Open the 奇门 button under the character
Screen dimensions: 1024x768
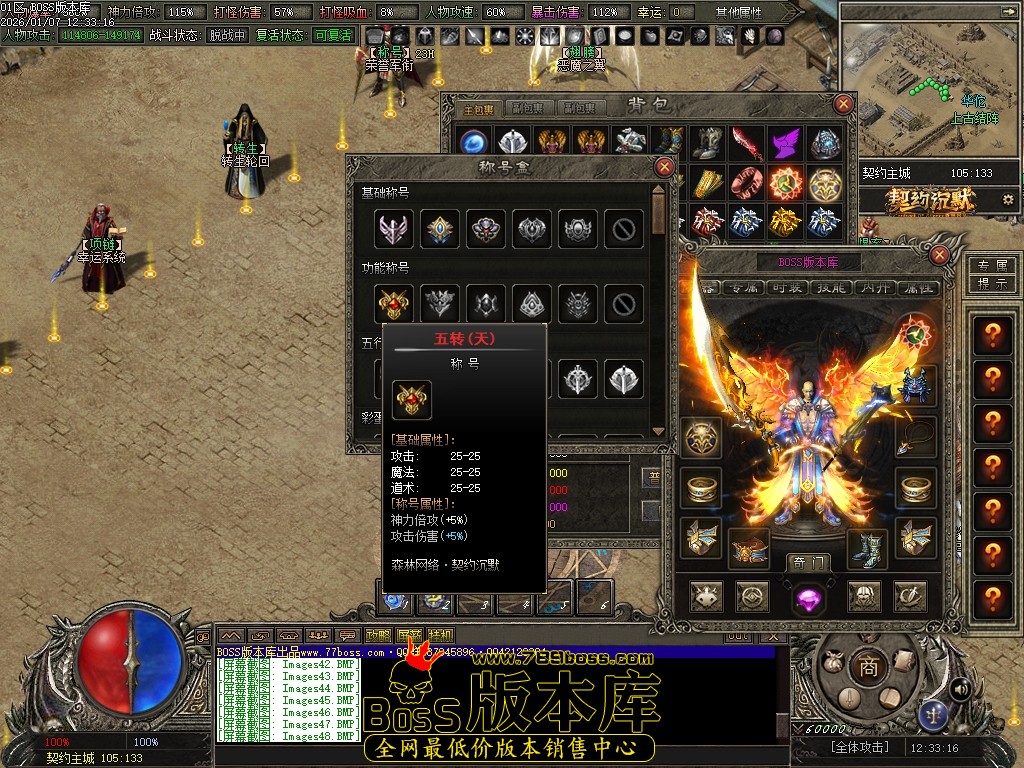click(x=806, y=562)
